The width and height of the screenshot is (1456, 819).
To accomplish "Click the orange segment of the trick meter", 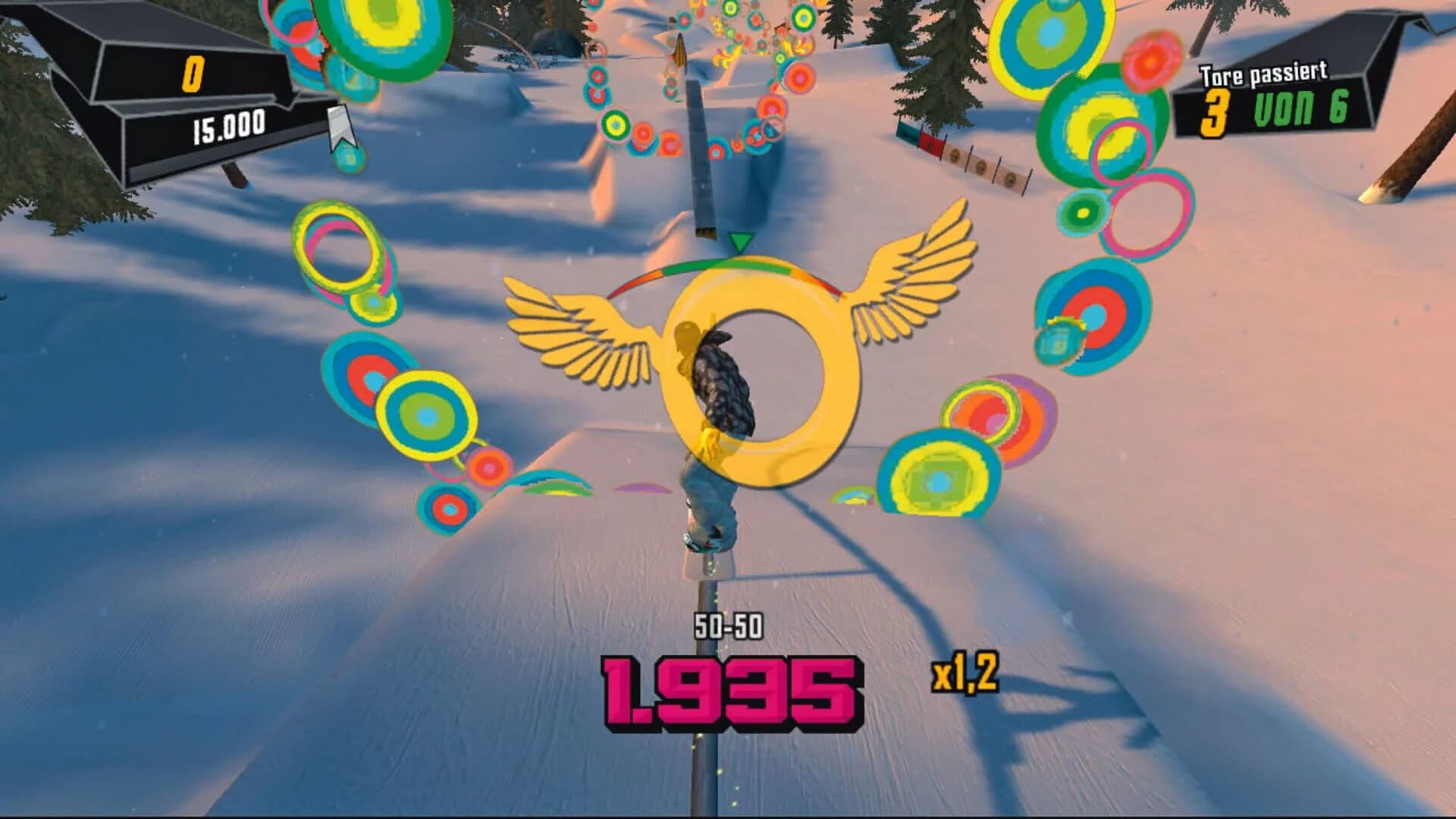I will pos(804,271).
